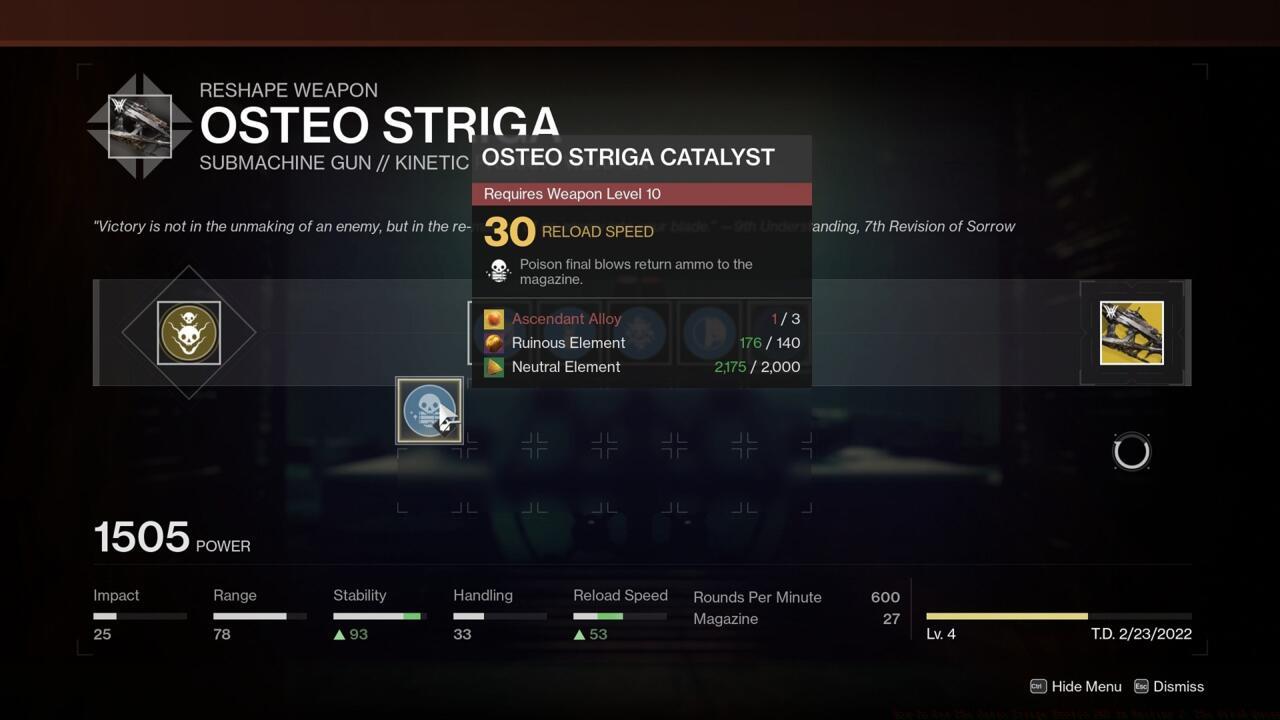Click the loading spinner near the weapon preview

pos(1131,450)
